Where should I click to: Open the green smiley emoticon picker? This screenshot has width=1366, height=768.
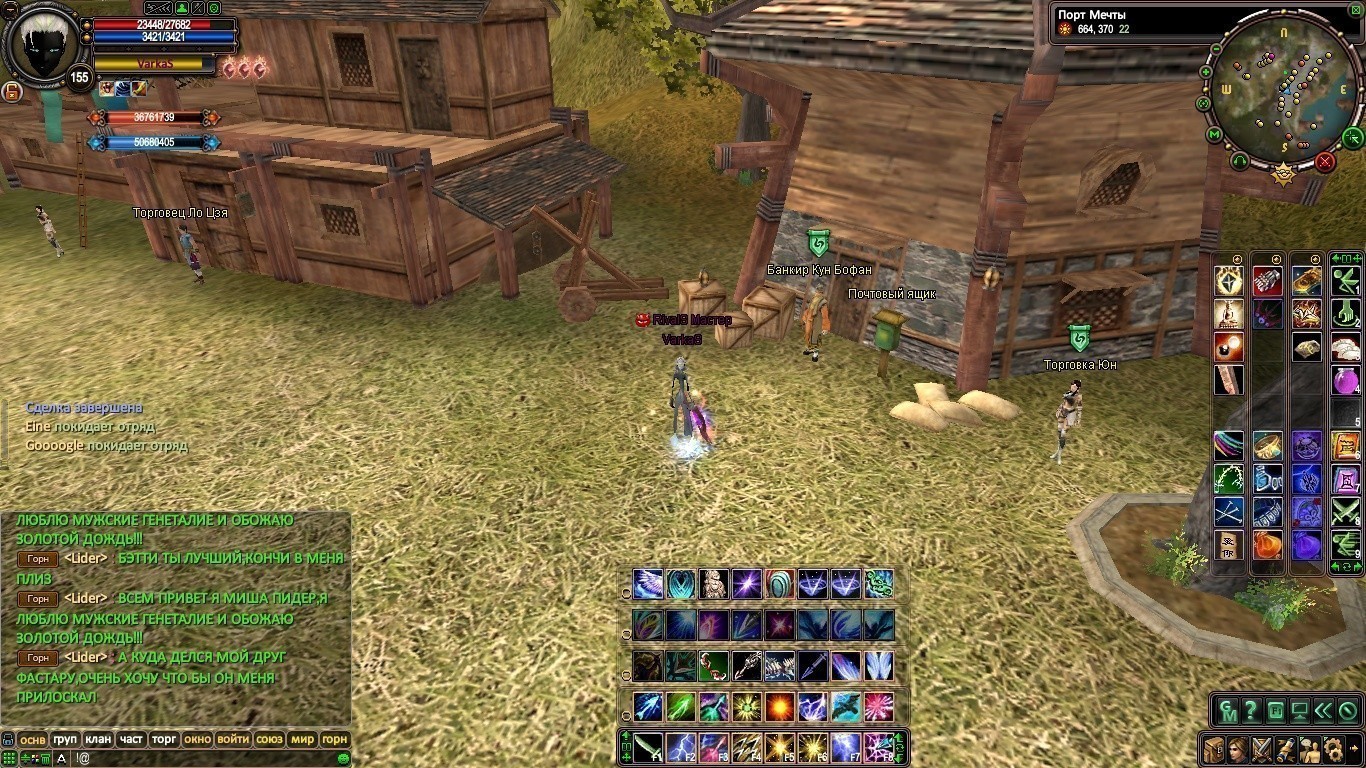343,758
